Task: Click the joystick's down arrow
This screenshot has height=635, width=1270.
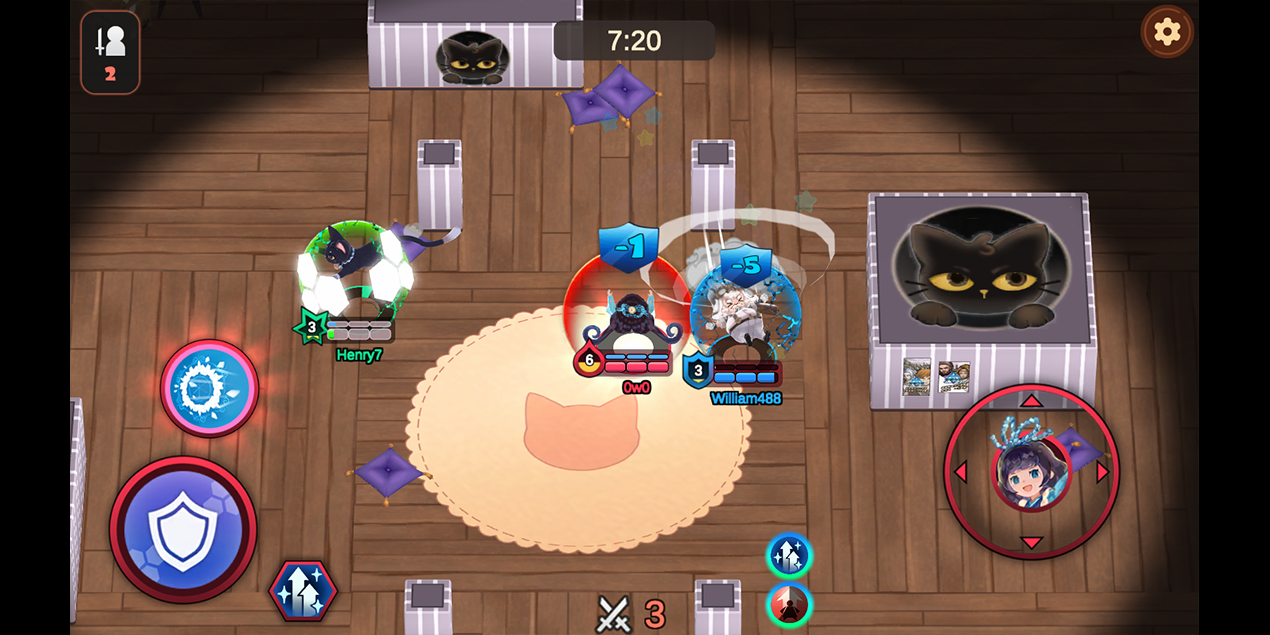Action: point(1031,543)
